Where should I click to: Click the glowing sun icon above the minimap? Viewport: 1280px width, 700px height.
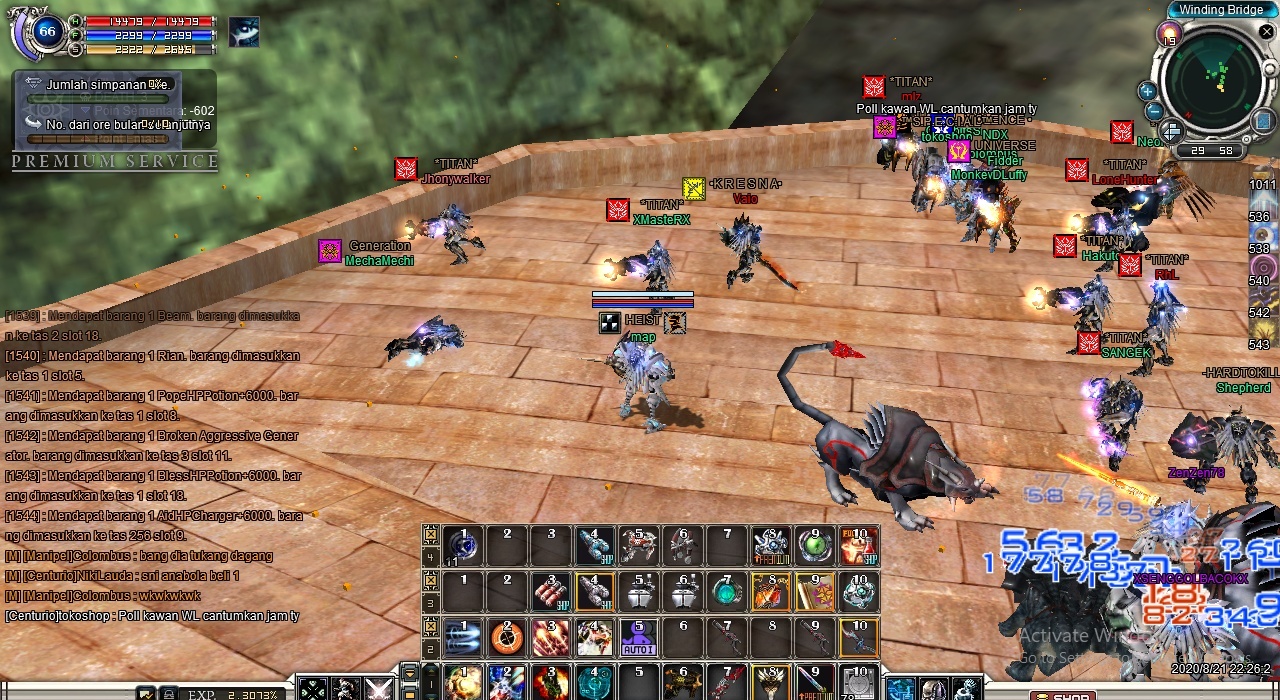[x=1168, y=36]
